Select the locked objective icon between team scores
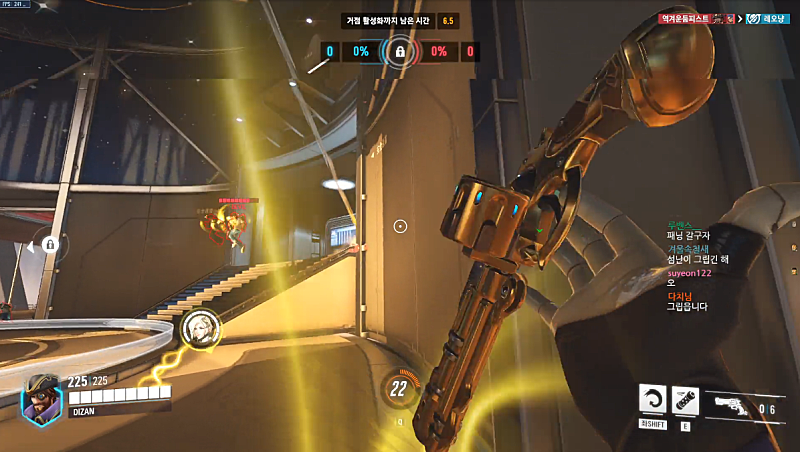The width and height of the screenshot is (800, 452). point(400,51)
